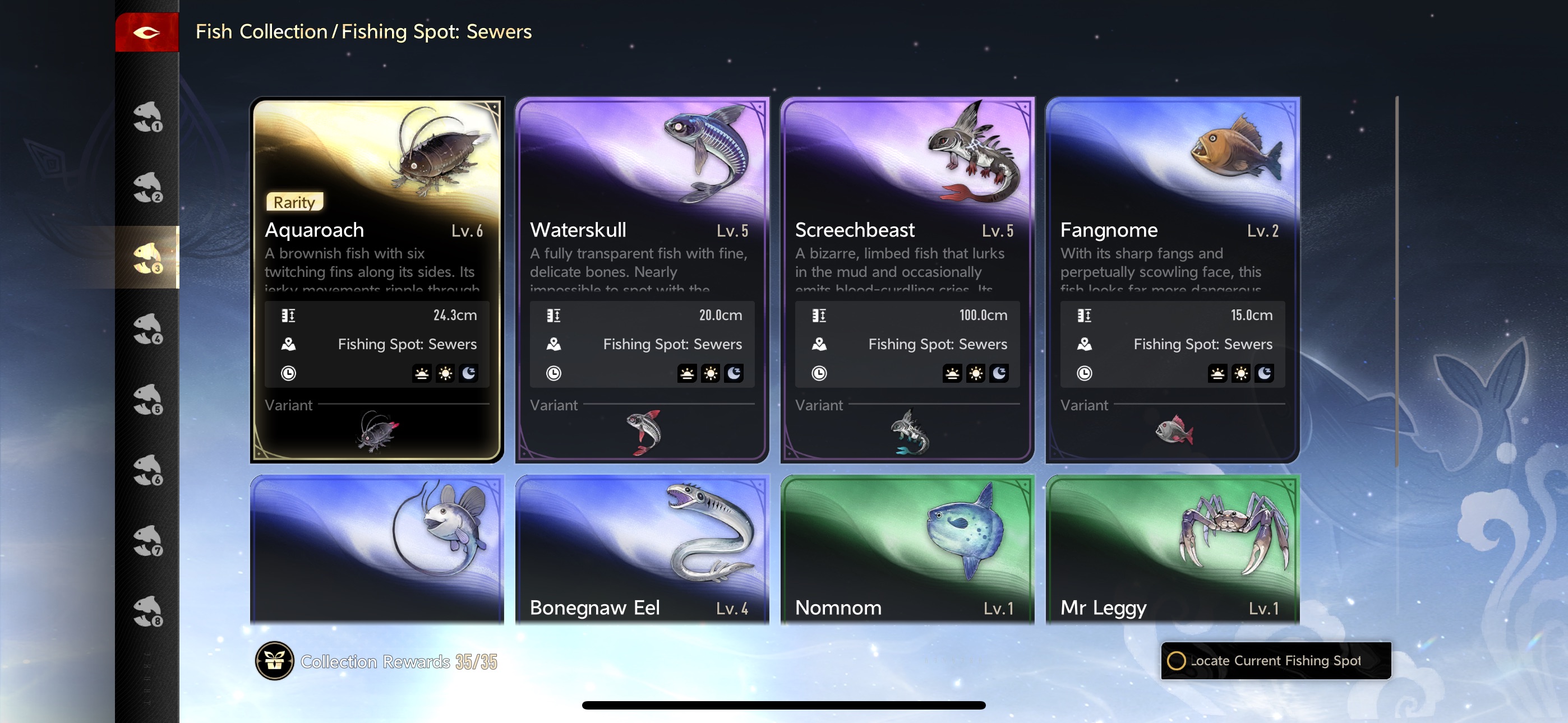This screenshot has height=723, width=1568.
Task: Open fishing spot tab 5
Action: (147, 399)
